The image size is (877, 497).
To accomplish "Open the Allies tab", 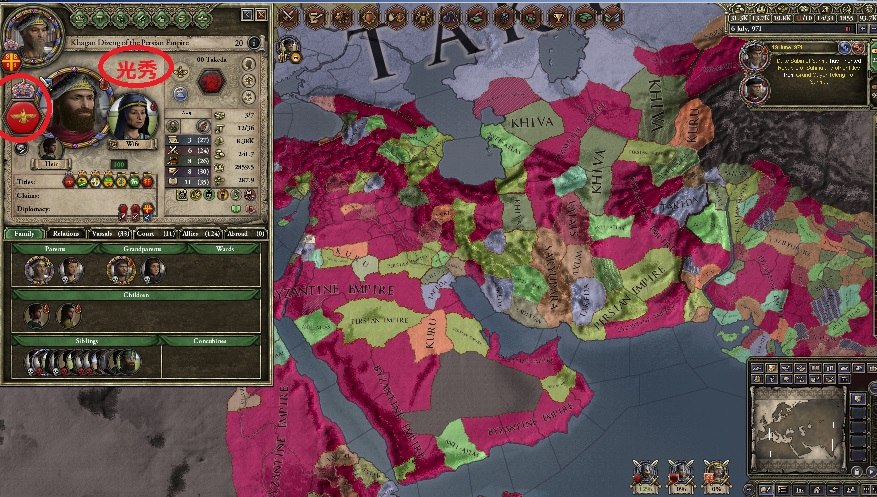I will [x=203, y=234].
